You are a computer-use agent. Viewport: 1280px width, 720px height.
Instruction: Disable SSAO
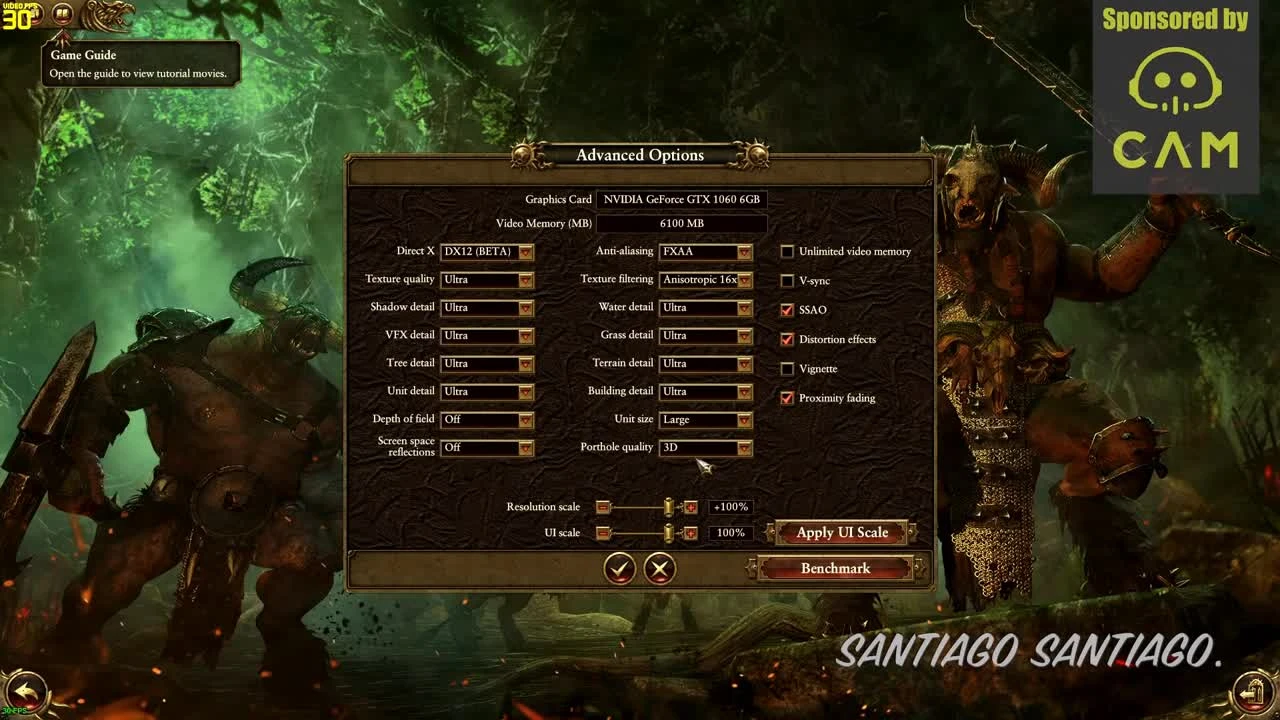tap(787, 310)
